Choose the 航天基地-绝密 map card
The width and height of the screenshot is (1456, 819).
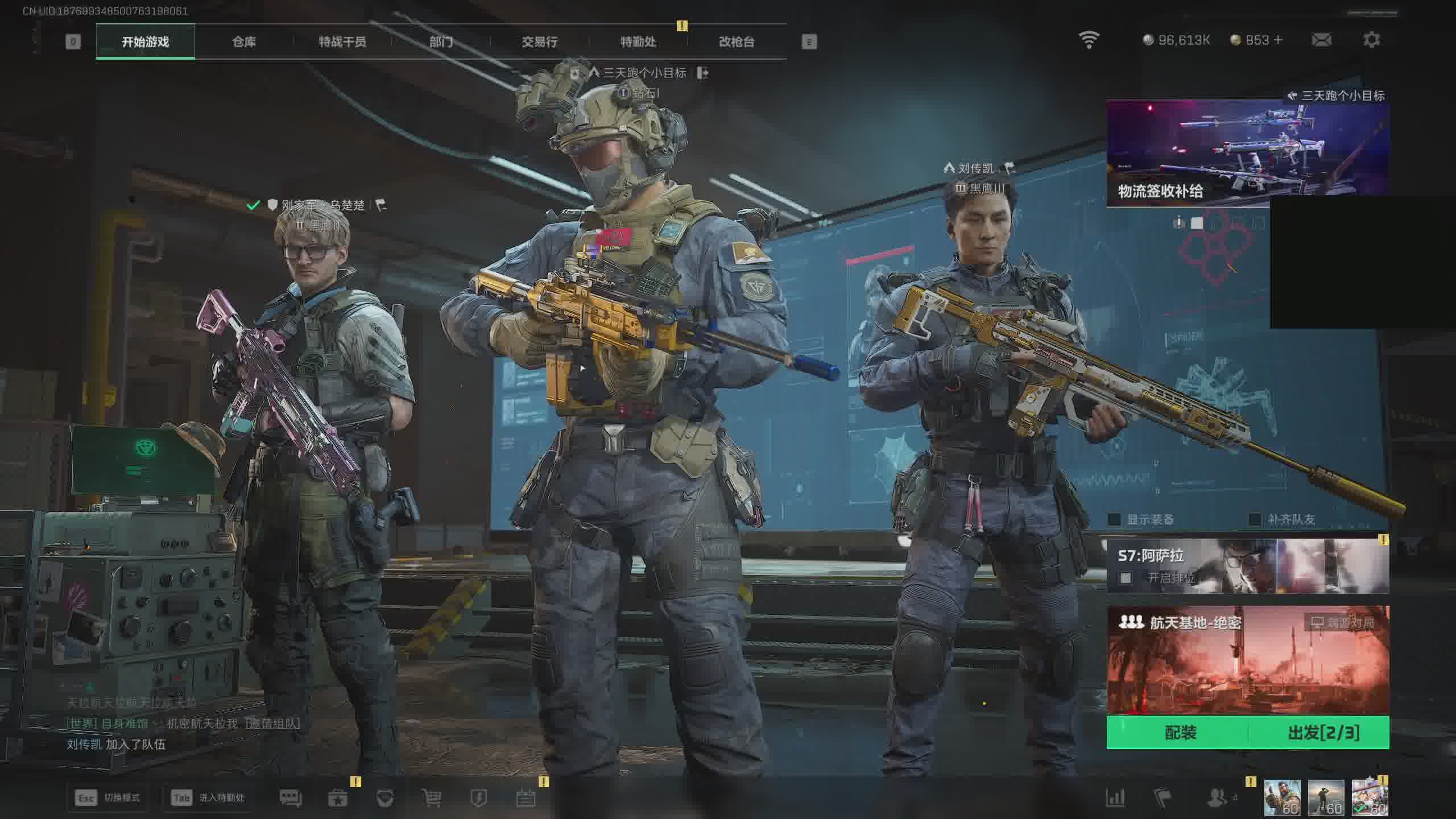coord(1247,660)
